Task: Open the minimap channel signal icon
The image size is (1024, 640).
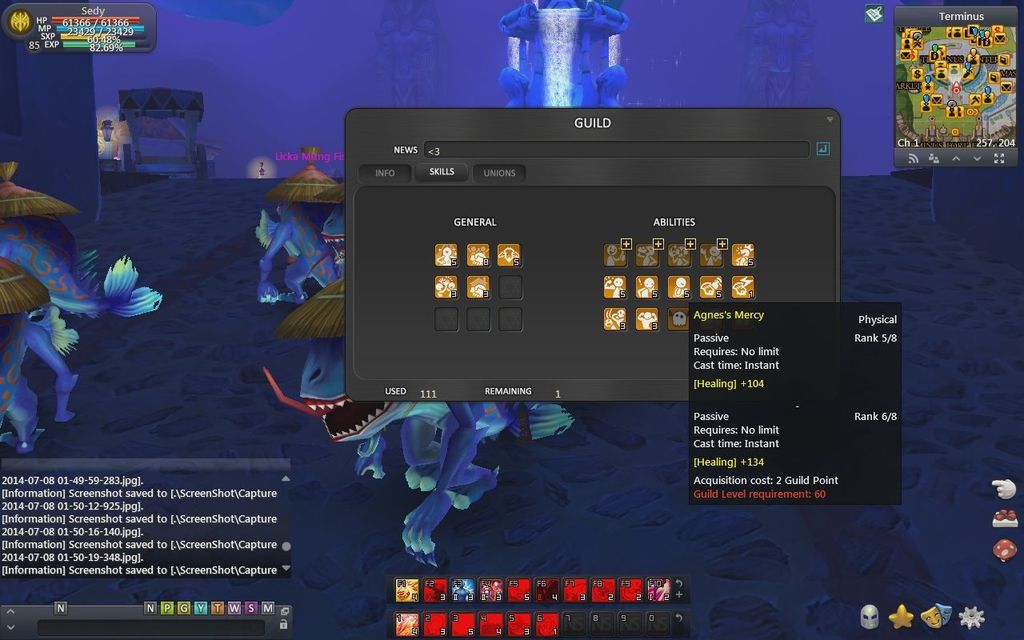Action: pos(912,158)
